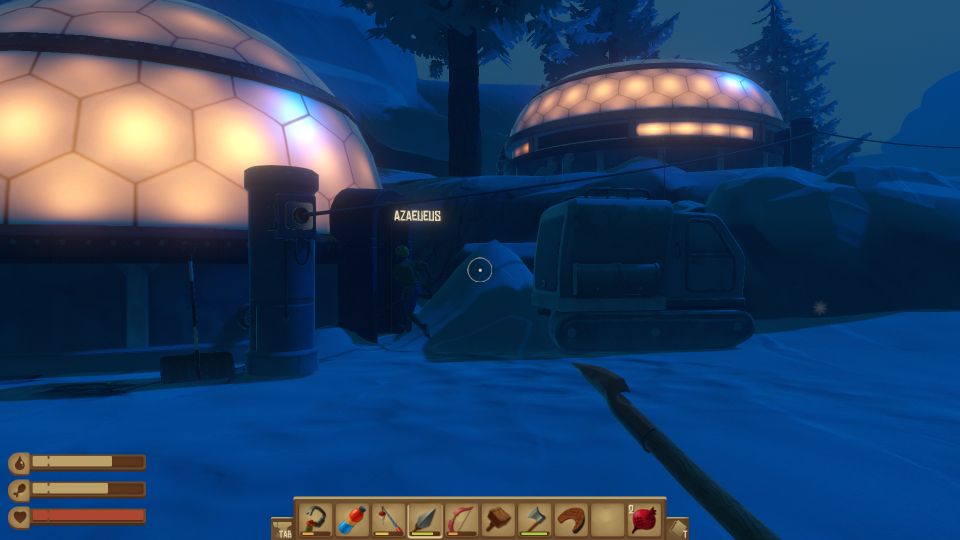
Task: Choose the axe in the hotbar
Action: tap(535, 519)
